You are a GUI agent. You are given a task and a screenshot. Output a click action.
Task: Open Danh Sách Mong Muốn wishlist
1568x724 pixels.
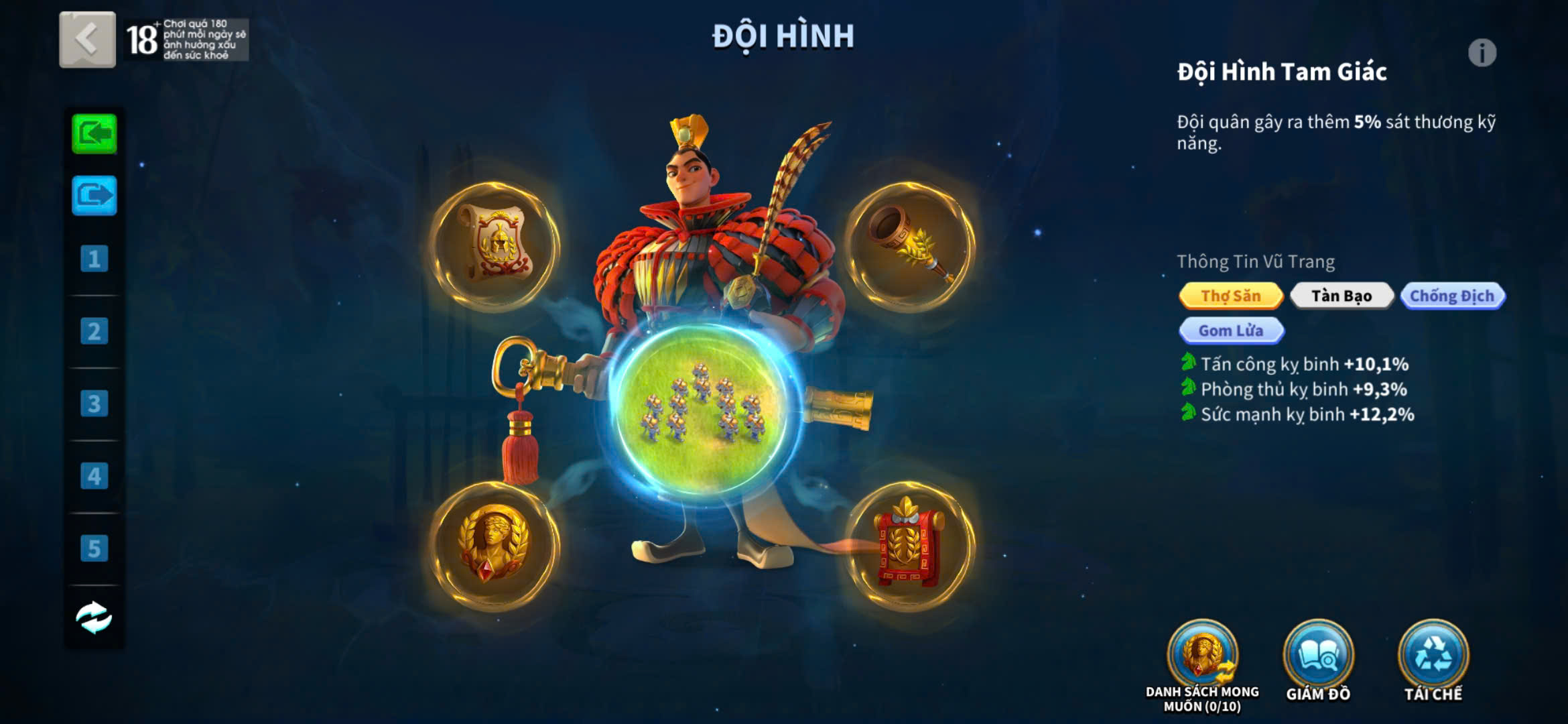click(1203, 656)
